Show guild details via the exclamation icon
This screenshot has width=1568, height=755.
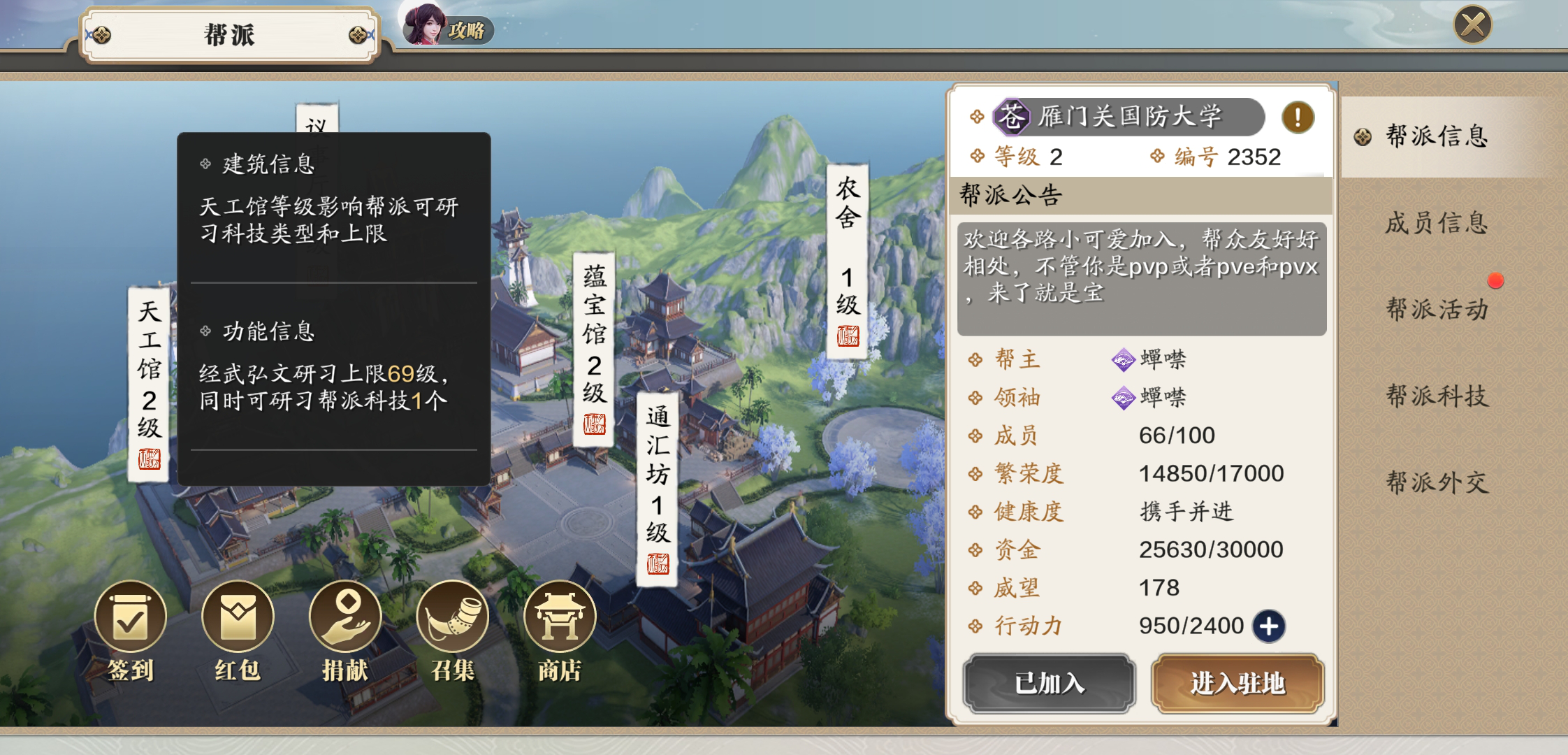(x=1298, y=117)
